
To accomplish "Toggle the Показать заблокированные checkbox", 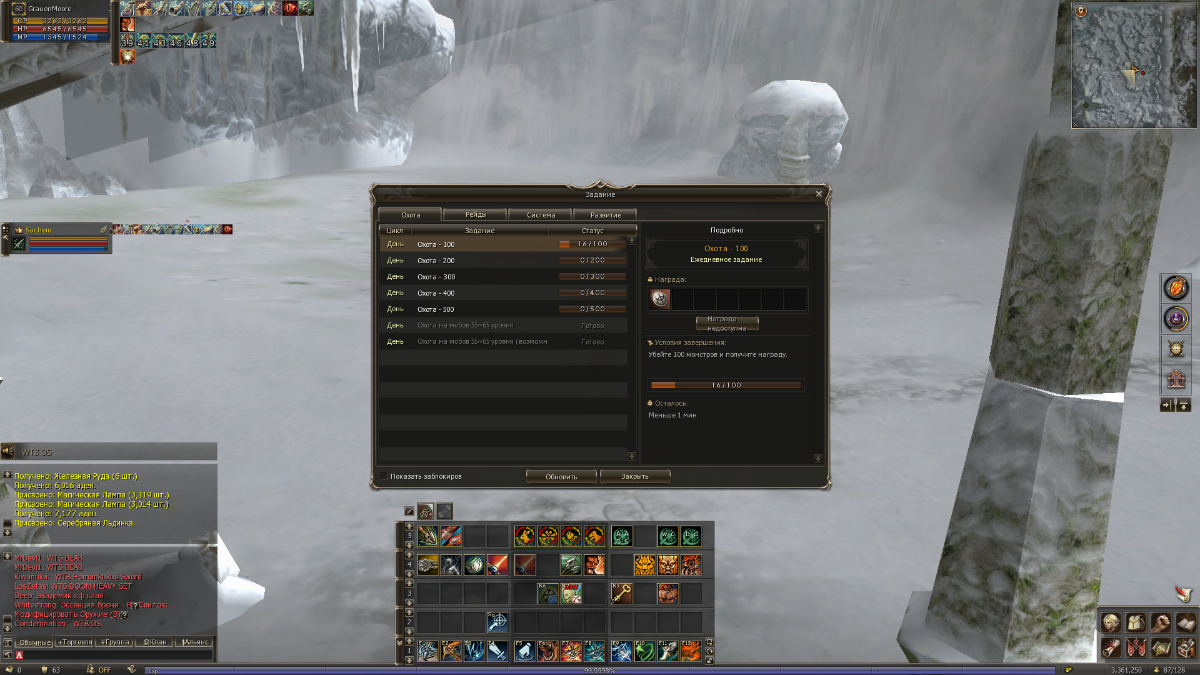I will pos(384,476).
